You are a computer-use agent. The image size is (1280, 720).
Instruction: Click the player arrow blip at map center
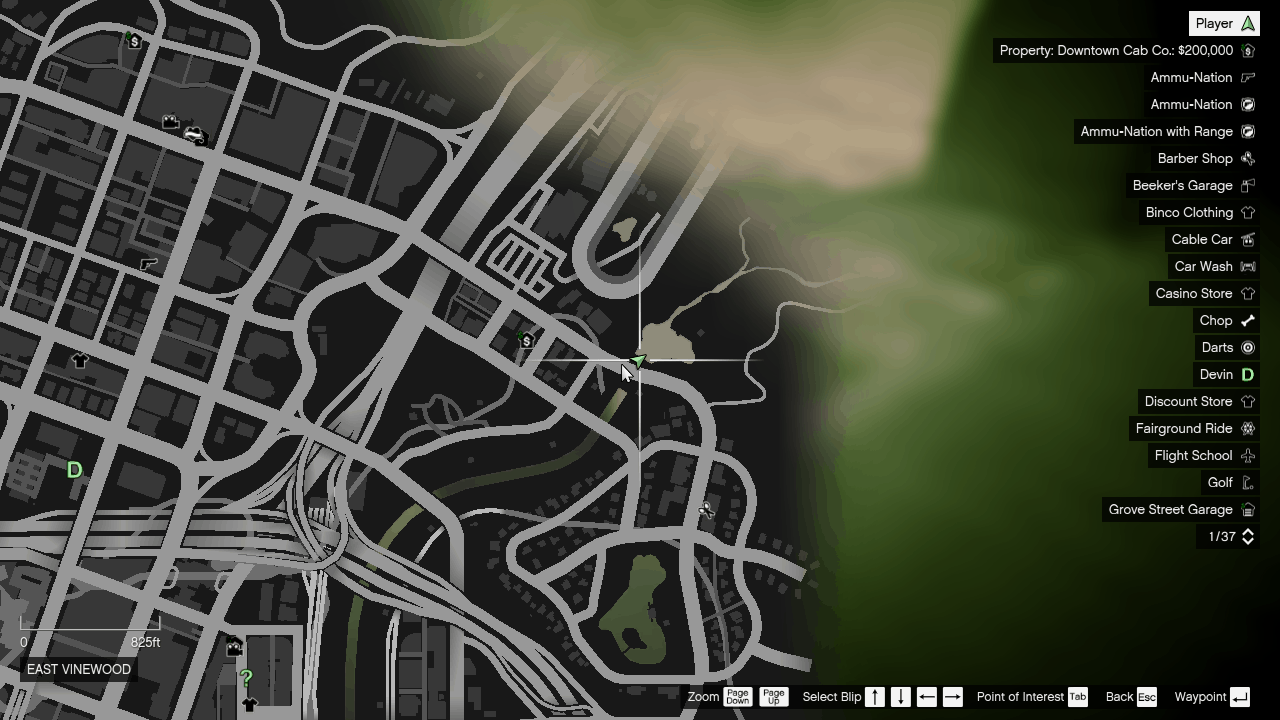pos(638,362)
